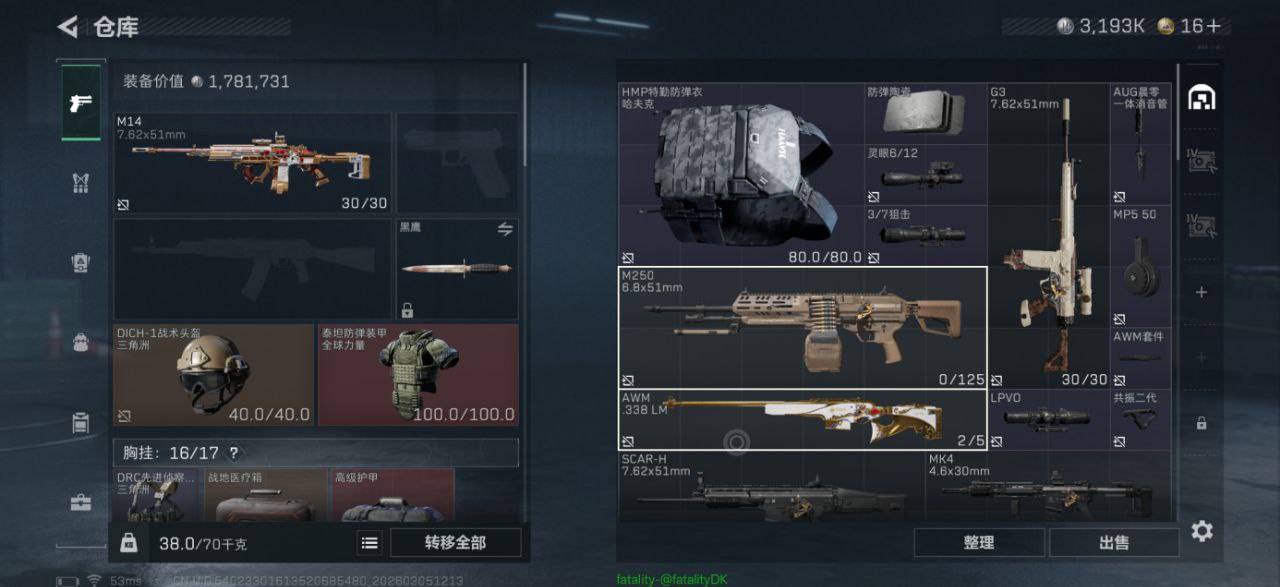Viewport: 1280px width, 587px height.
Task: Select the MP5 50 drum magazine item
Action: (1141, 266)
